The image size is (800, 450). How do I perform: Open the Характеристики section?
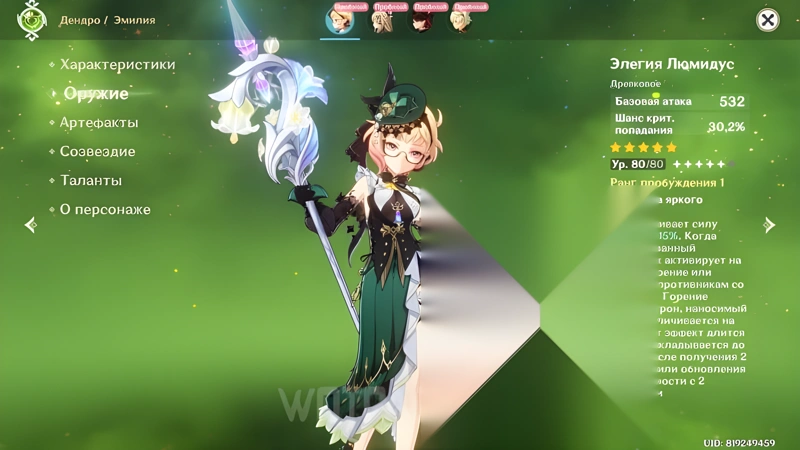tap(117, 65)
